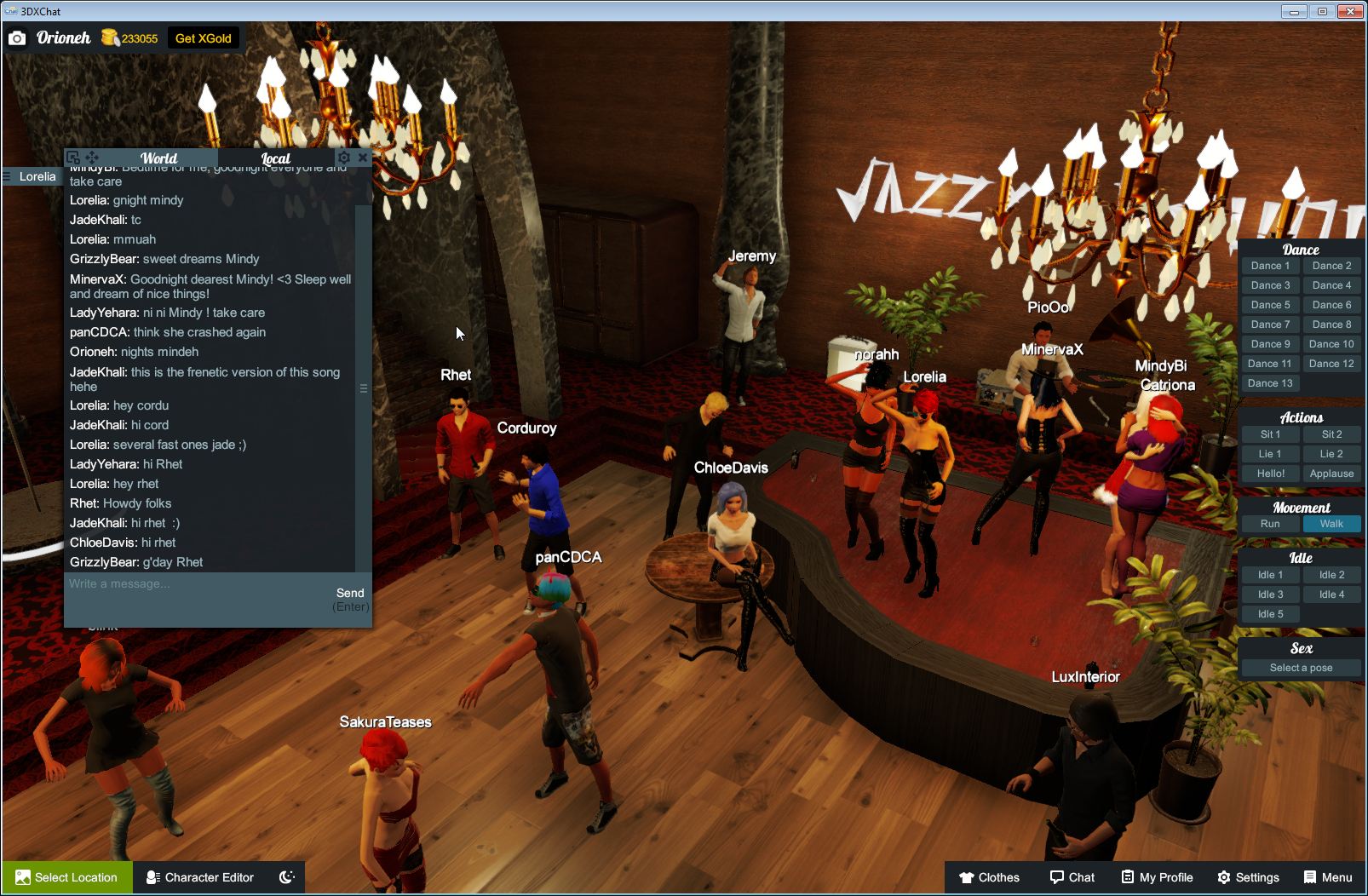1368x896 pixels.
Task: Click the Get XGold button
Action: click(x=204, y=37)
